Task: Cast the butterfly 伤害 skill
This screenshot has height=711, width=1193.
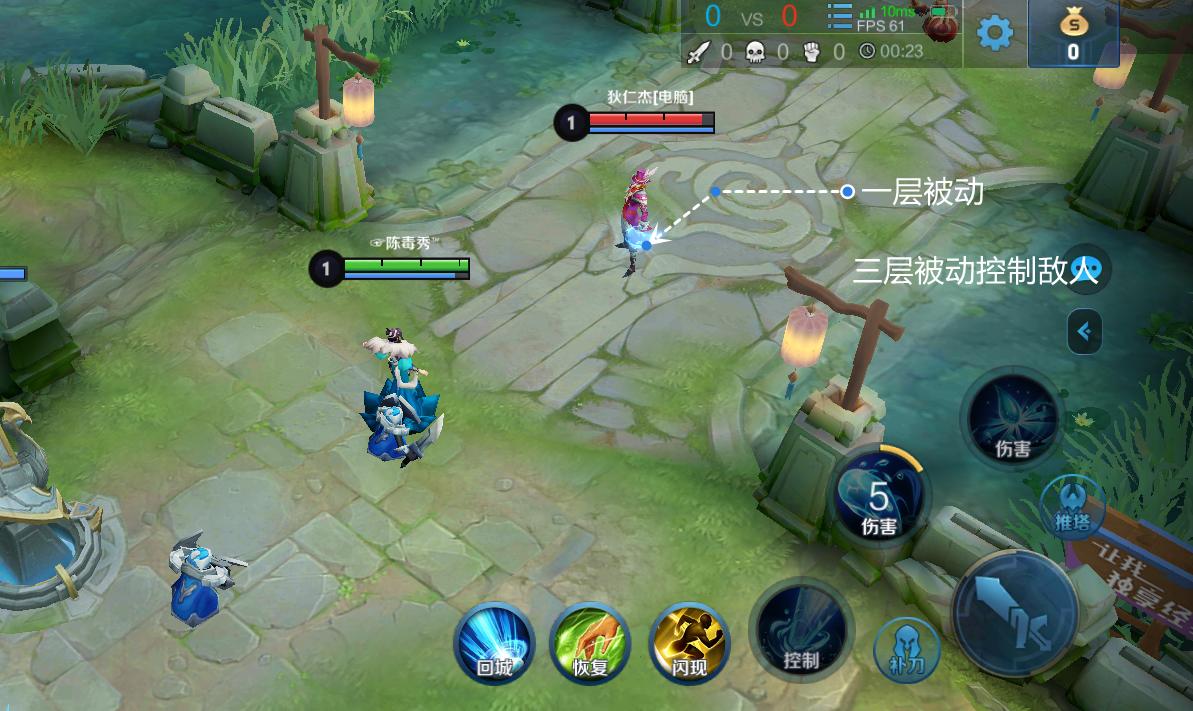Action: (x=1013, y=420)
